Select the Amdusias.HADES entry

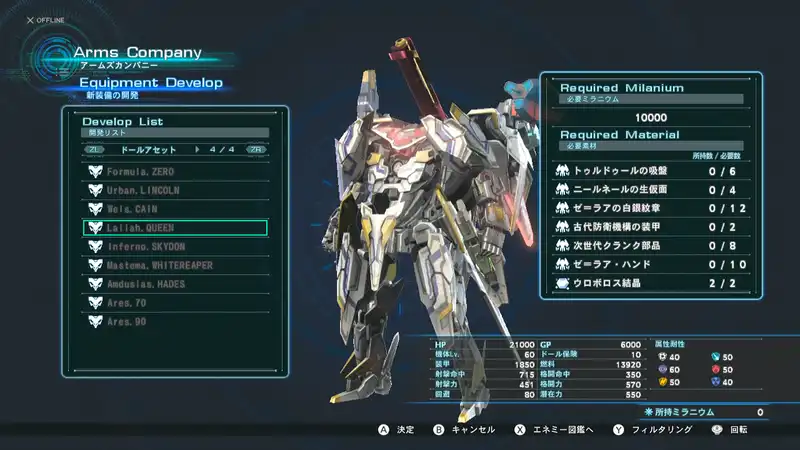[175, 284]
